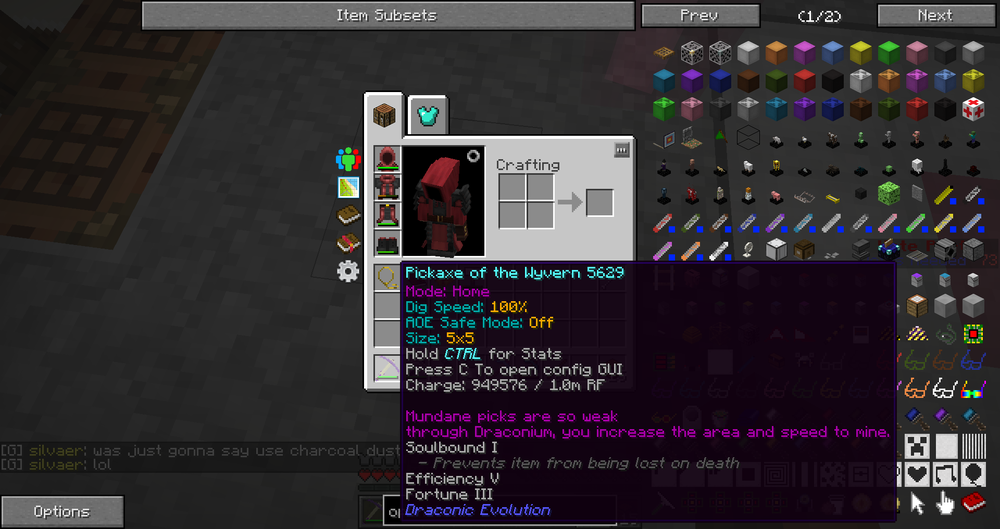Go to the Next item page
The image size is (1000, 529).
(934, 15)
